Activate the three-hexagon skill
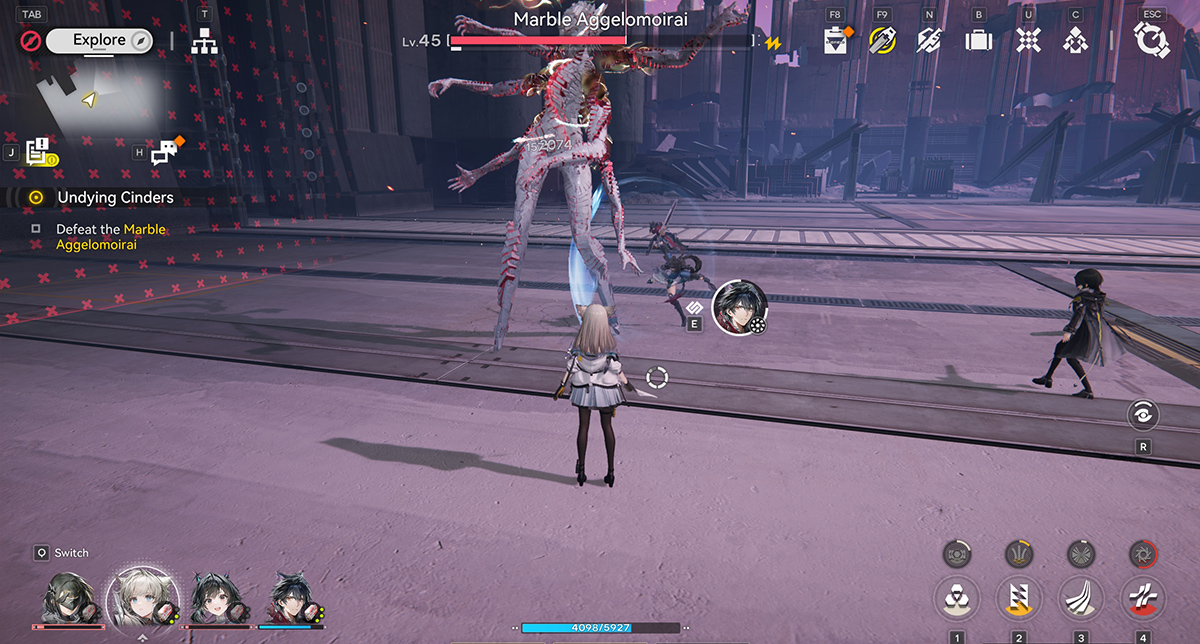This screenshot has width=1200, height=644. tap(957, 598)
